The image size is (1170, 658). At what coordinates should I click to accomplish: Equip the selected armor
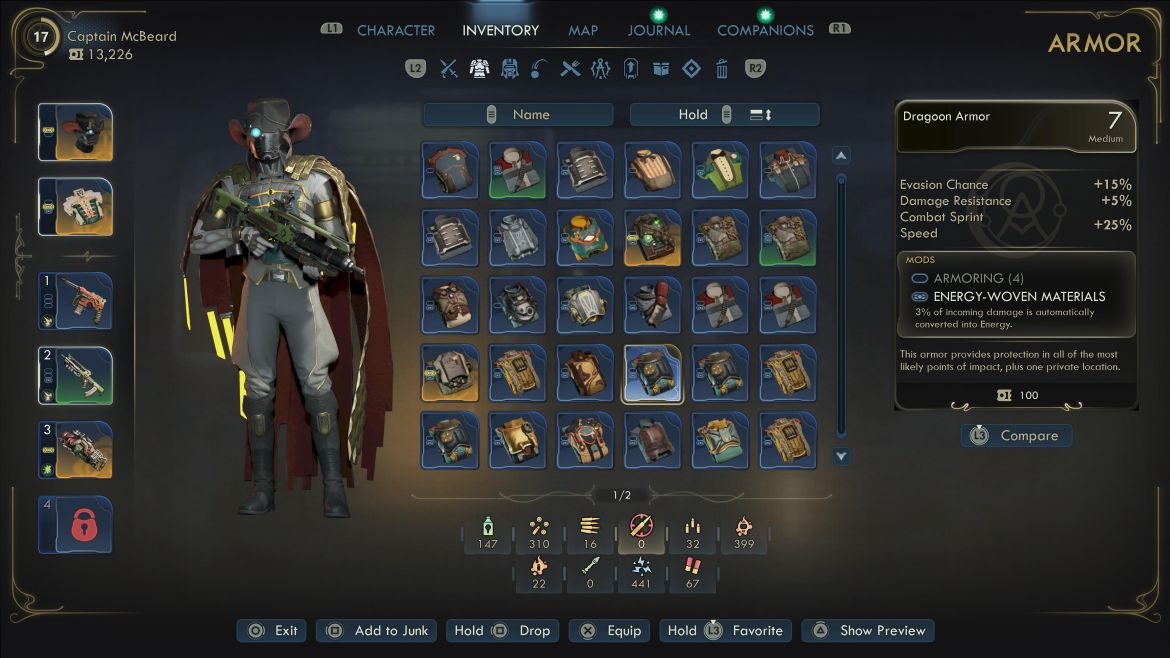click(610, 631)
